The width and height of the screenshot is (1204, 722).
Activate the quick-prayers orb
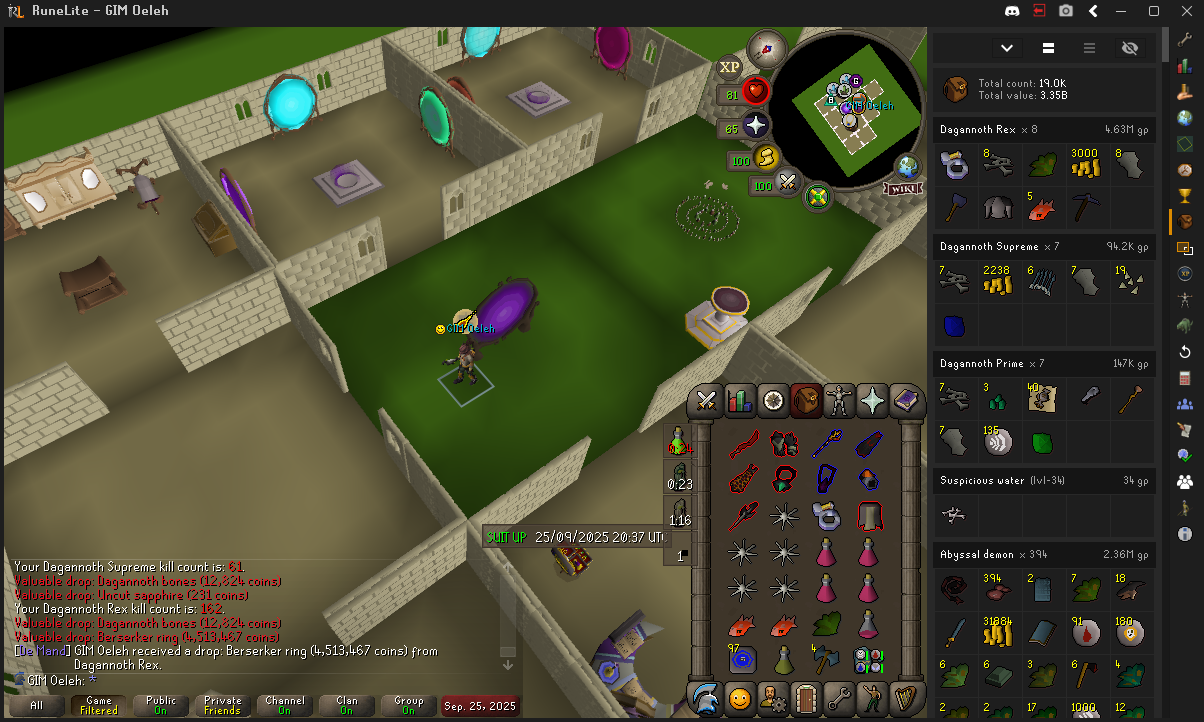[757, 126]
